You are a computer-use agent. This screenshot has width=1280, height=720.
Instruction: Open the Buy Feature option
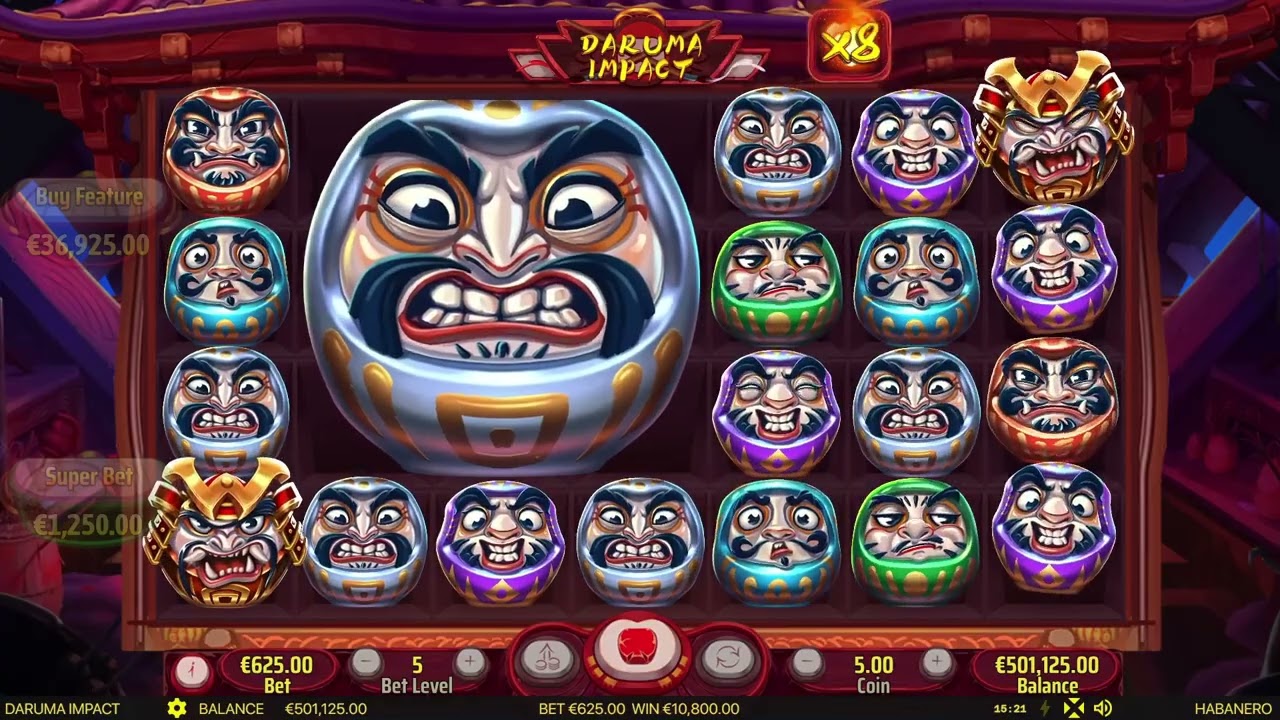click(x=89, y=220)
